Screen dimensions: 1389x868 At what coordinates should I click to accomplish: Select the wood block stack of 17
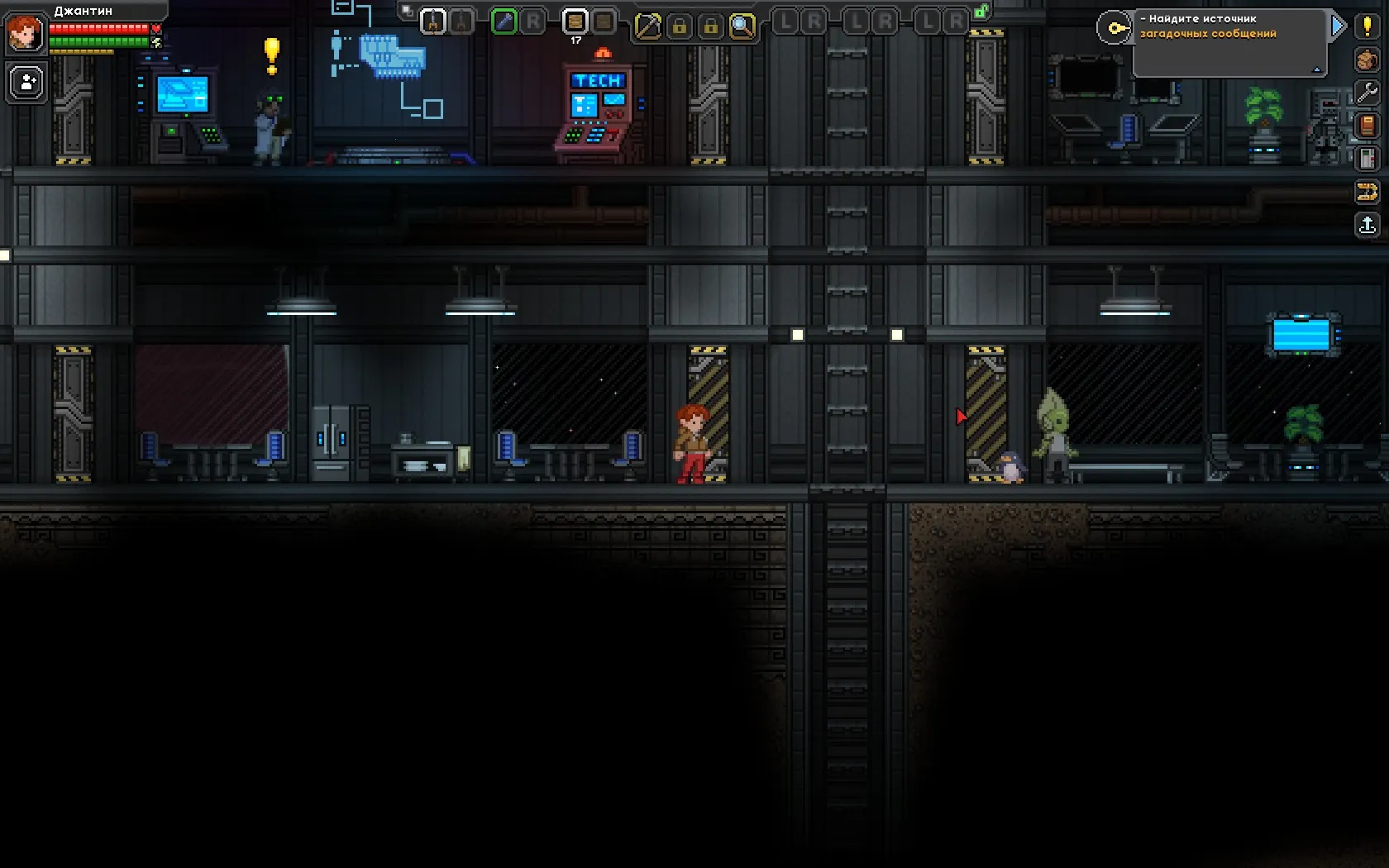pos(575,21)
